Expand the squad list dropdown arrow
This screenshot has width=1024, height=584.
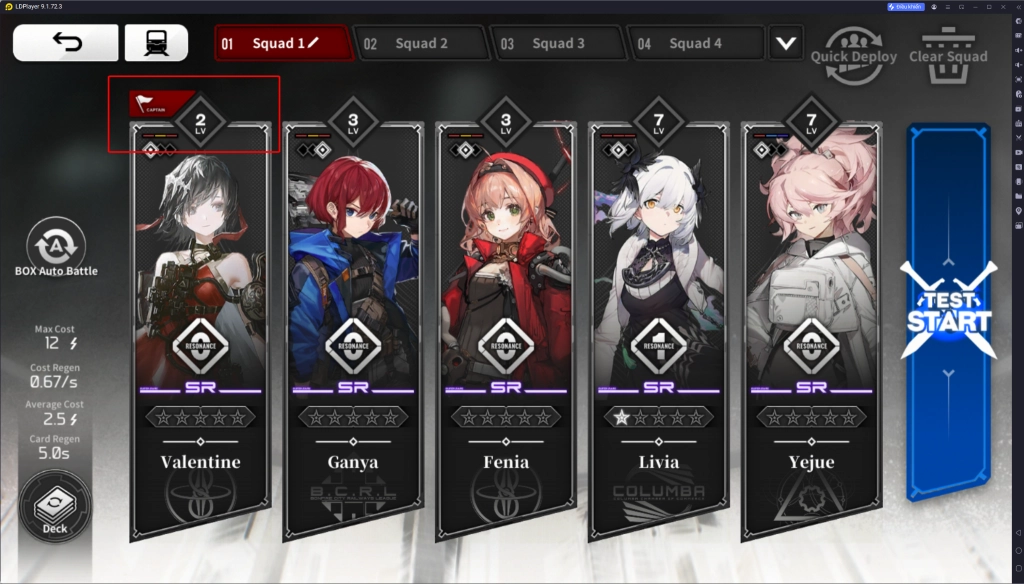(x=787, y=44)
